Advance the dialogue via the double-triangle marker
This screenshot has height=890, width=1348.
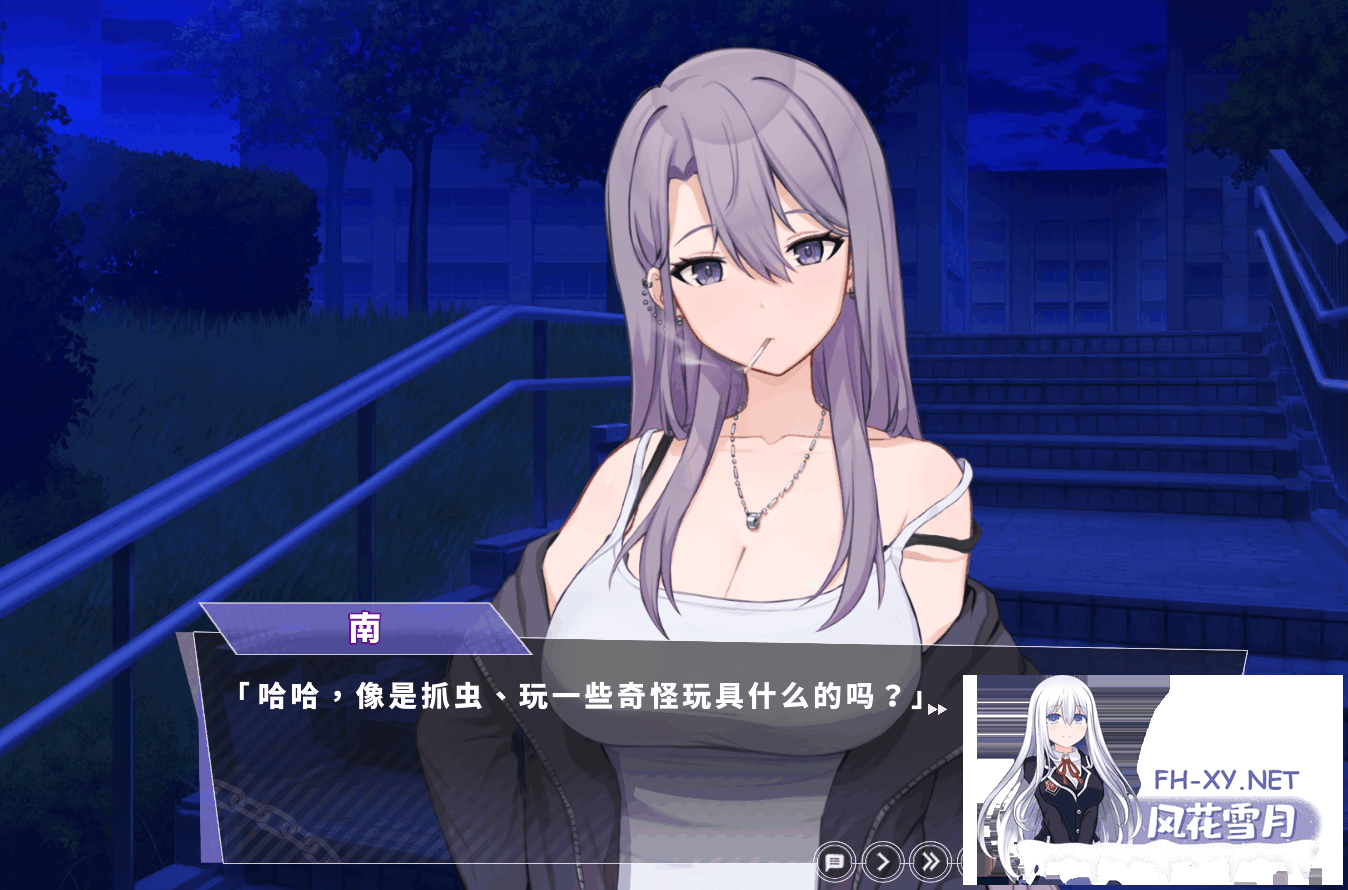click(x=938, y=709)
